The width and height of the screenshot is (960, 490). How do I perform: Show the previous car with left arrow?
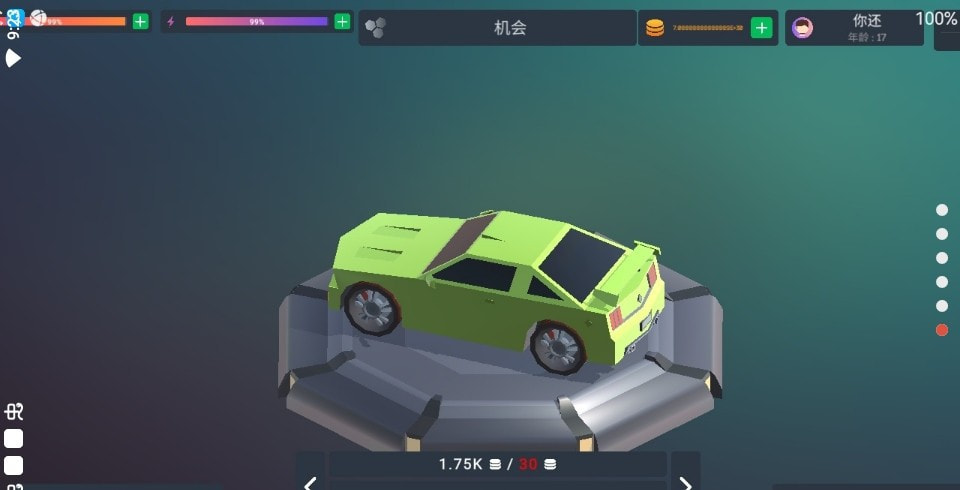pyautogui.click(x=310, y=478)
